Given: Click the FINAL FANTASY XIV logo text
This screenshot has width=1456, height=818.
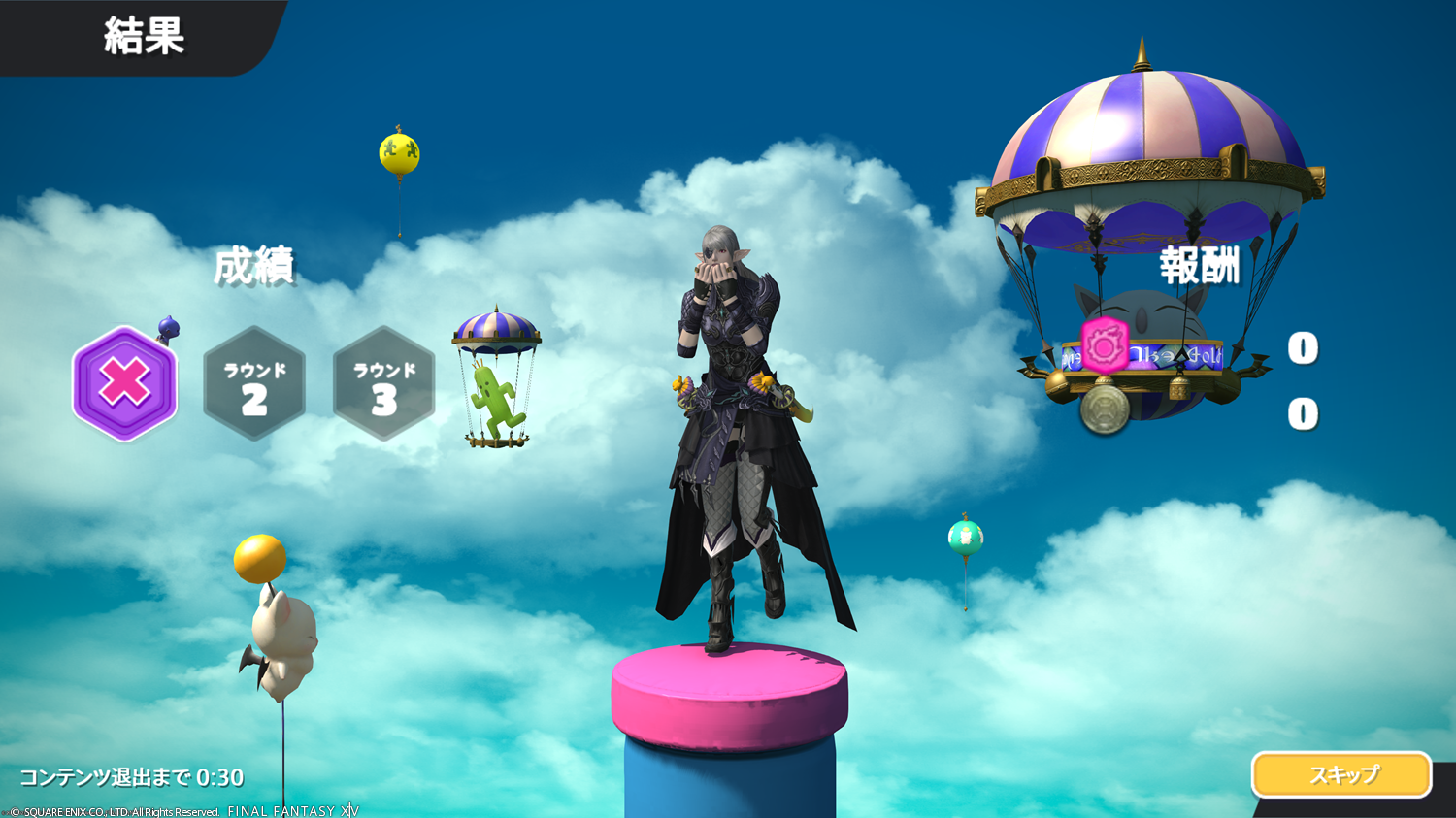Looking at the screenshot, I should point(292,808).
